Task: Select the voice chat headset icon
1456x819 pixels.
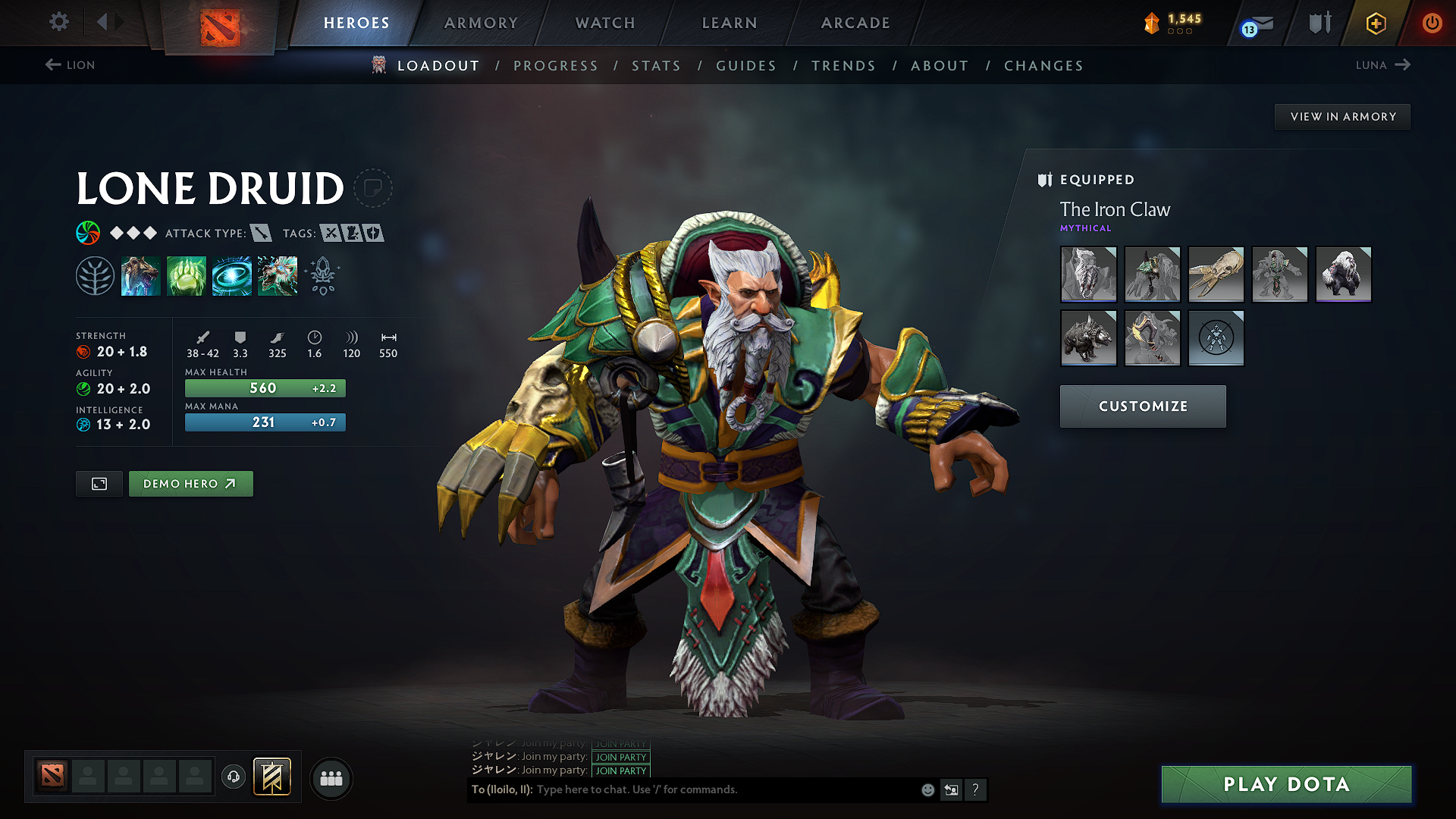Action: coord(233,778)
